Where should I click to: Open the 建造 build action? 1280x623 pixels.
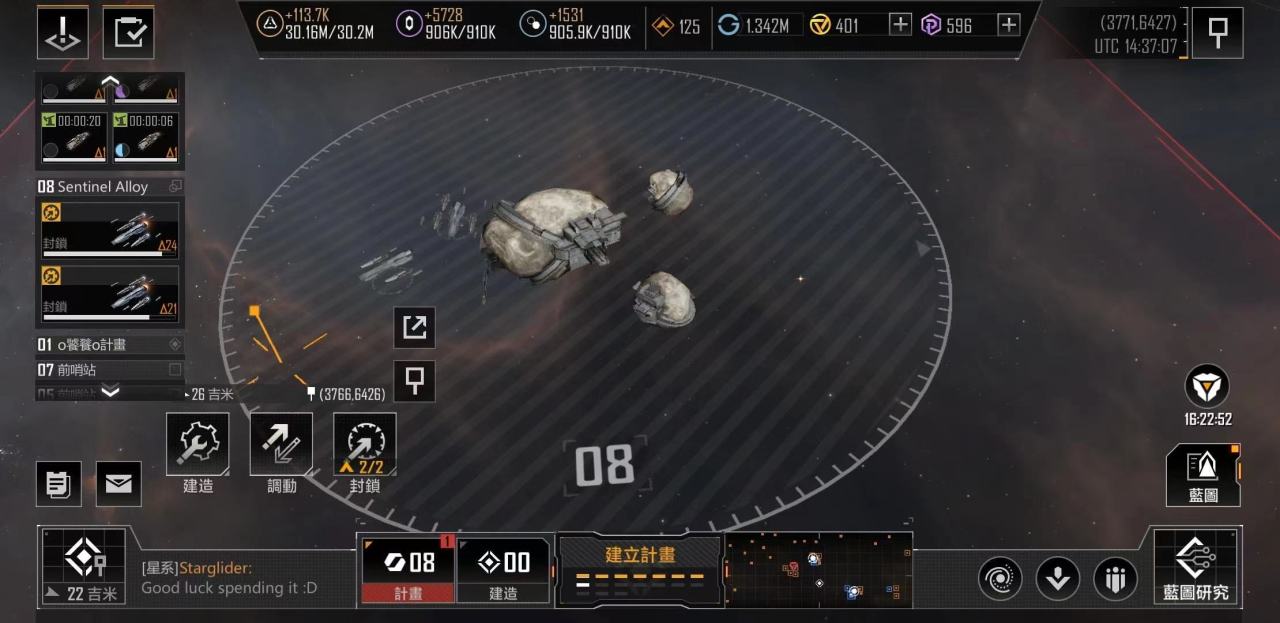[x=197, y=445]
